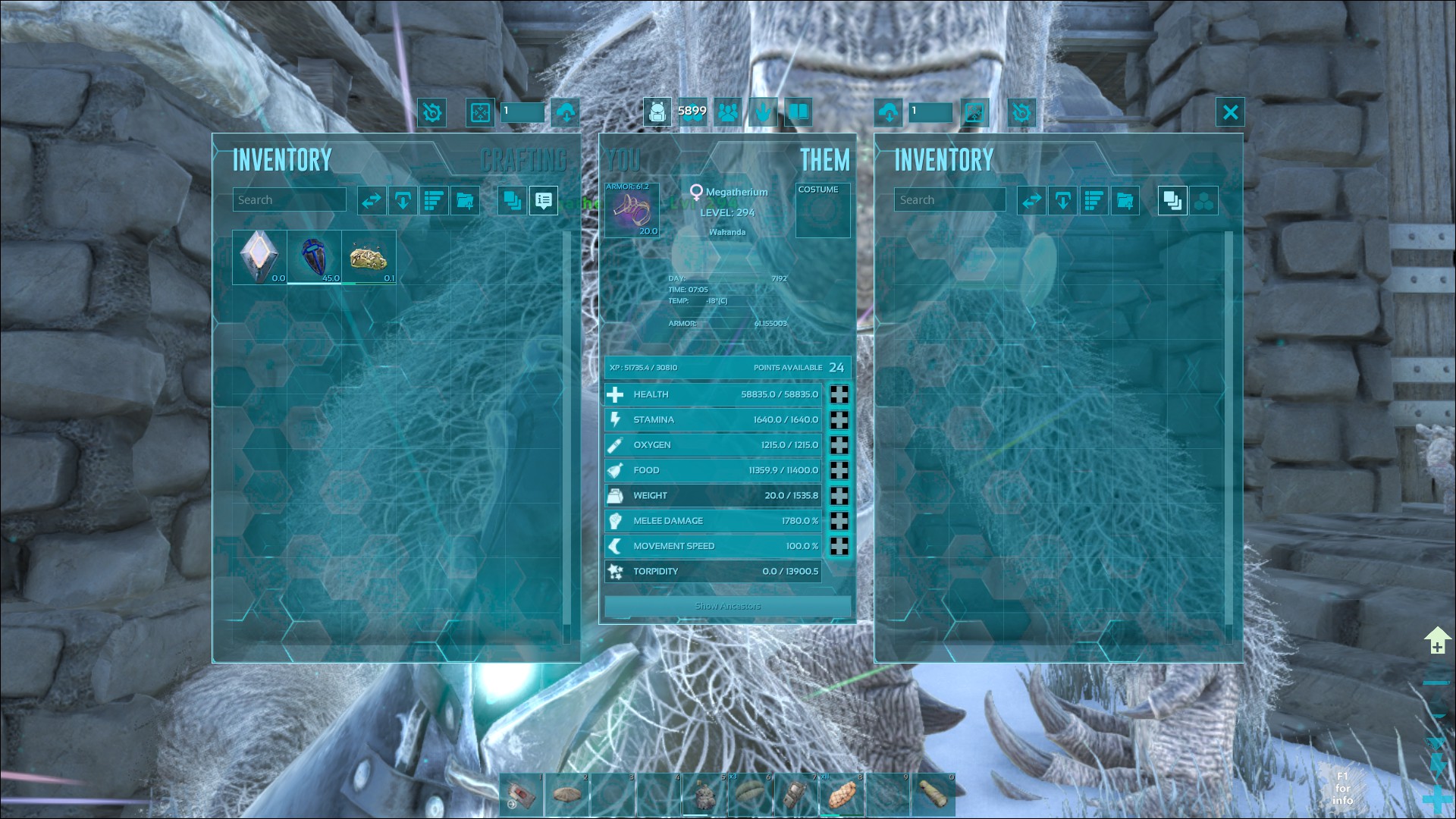Select the blue beetle shell item slot
The width and height of the screenshot is (1456, 819).
pyautogui.click(x=314, y=257)
